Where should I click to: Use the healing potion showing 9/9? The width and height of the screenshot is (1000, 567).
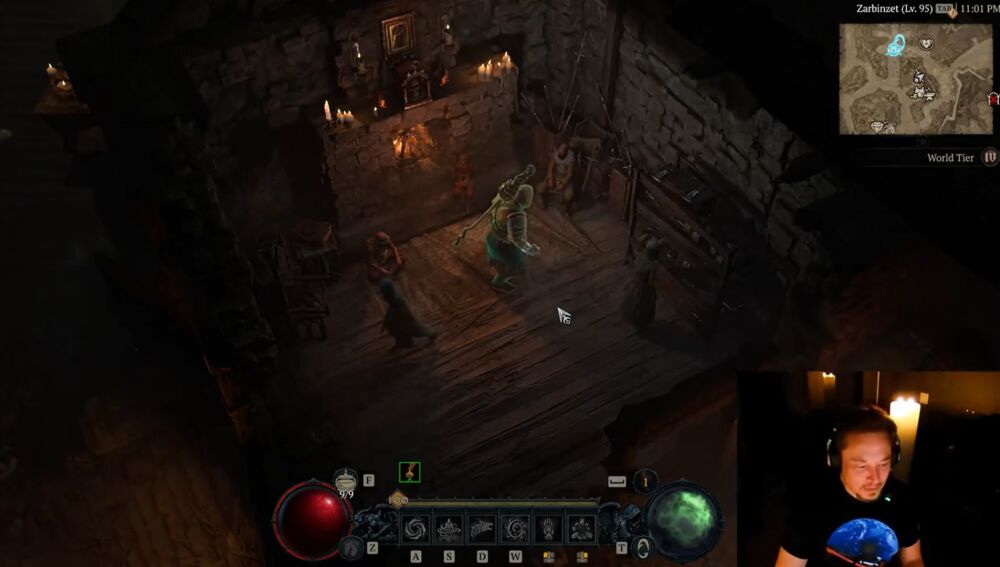pos(346,480)
